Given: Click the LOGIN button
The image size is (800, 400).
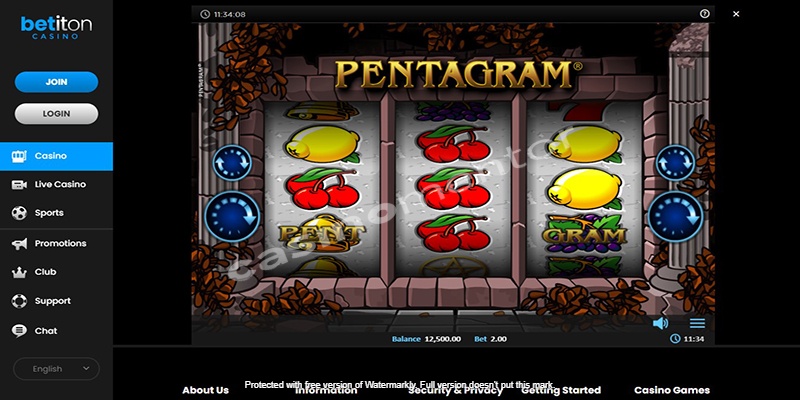Looking at the screenshot, I should coord(56,113).
